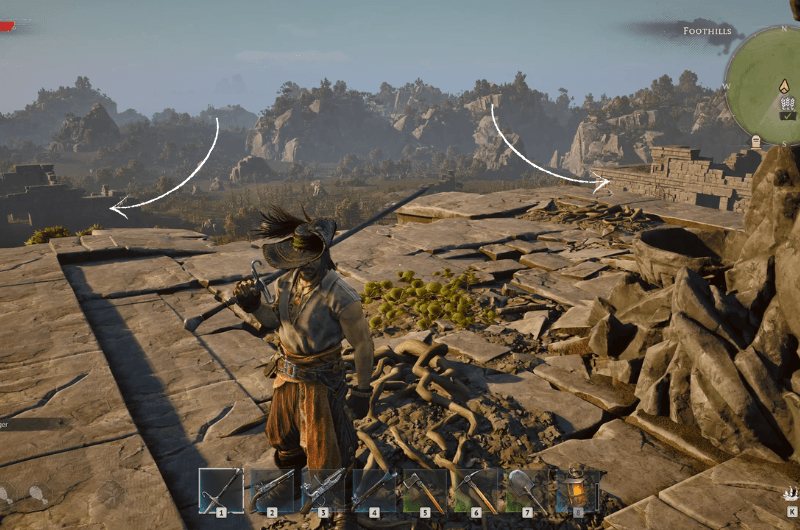
Task: Select the pickaxe in hotbar slot 6
Action: [x=475, y=490]
